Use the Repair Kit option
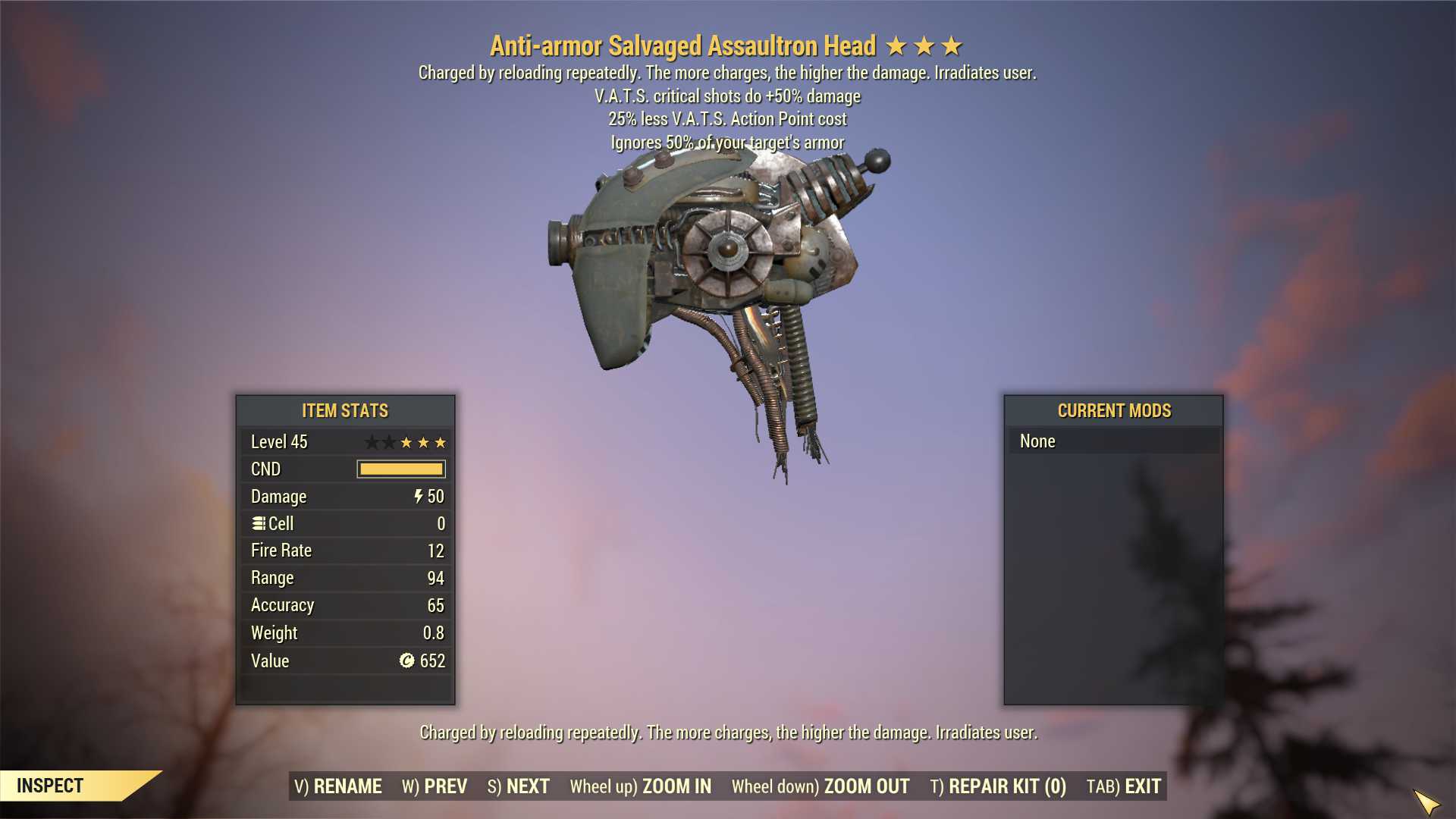The width and height of the screenshot is (1456, 819). (998, 786)
